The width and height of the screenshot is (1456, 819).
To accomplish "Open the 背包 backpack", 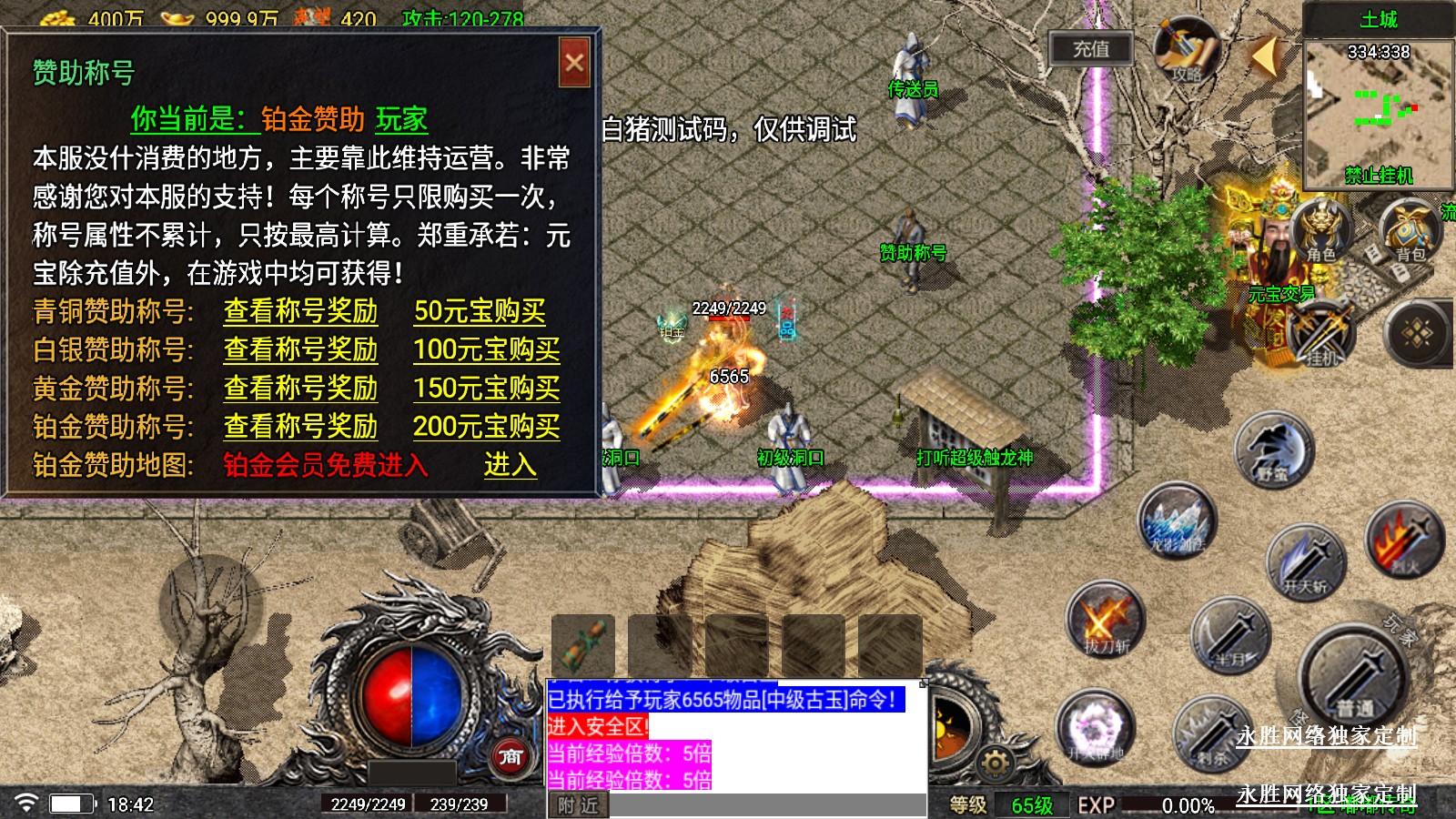I will coord(1410,231).
